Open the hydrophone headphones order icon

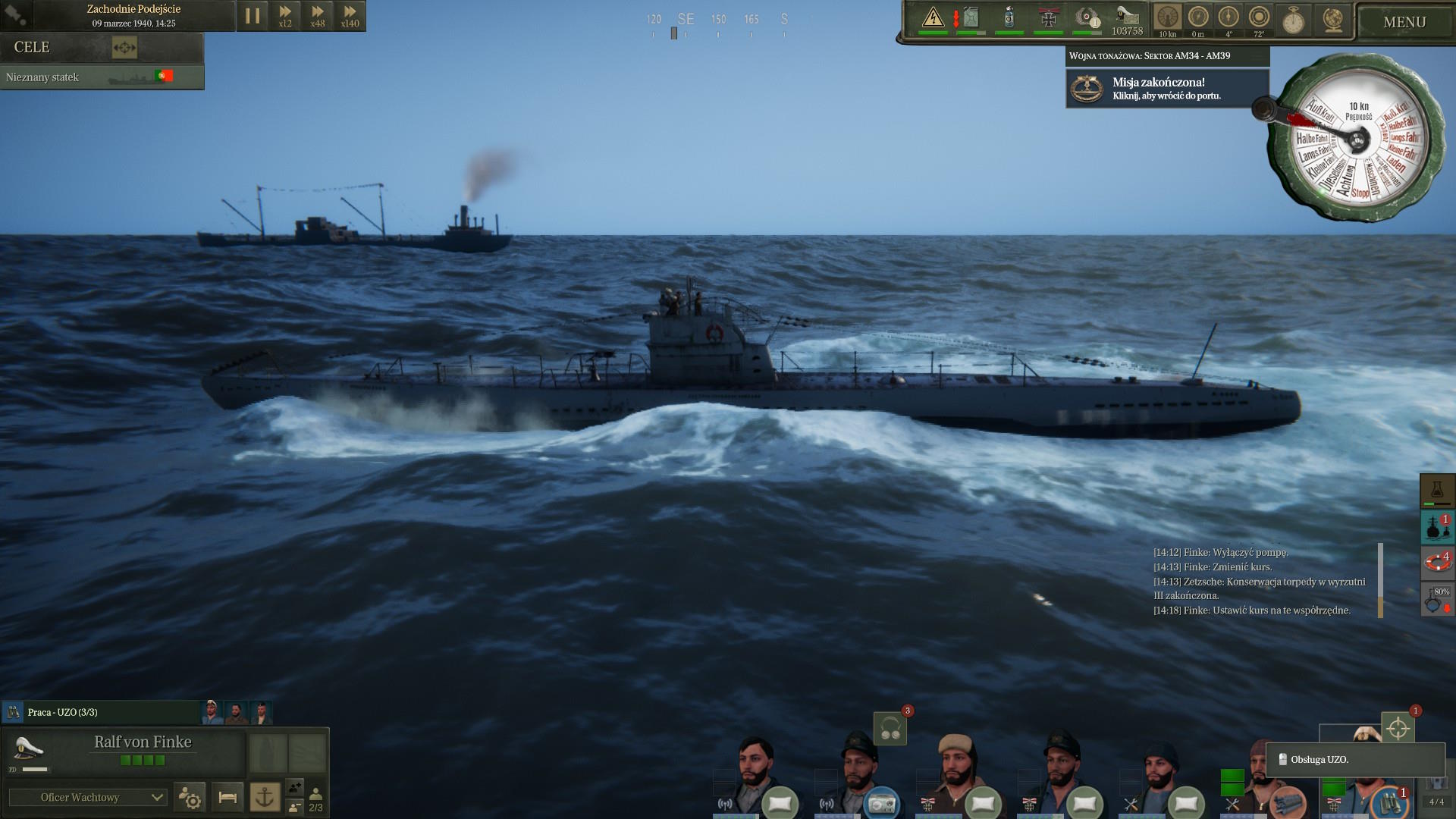pyautogui.click(x=890, y=730)
